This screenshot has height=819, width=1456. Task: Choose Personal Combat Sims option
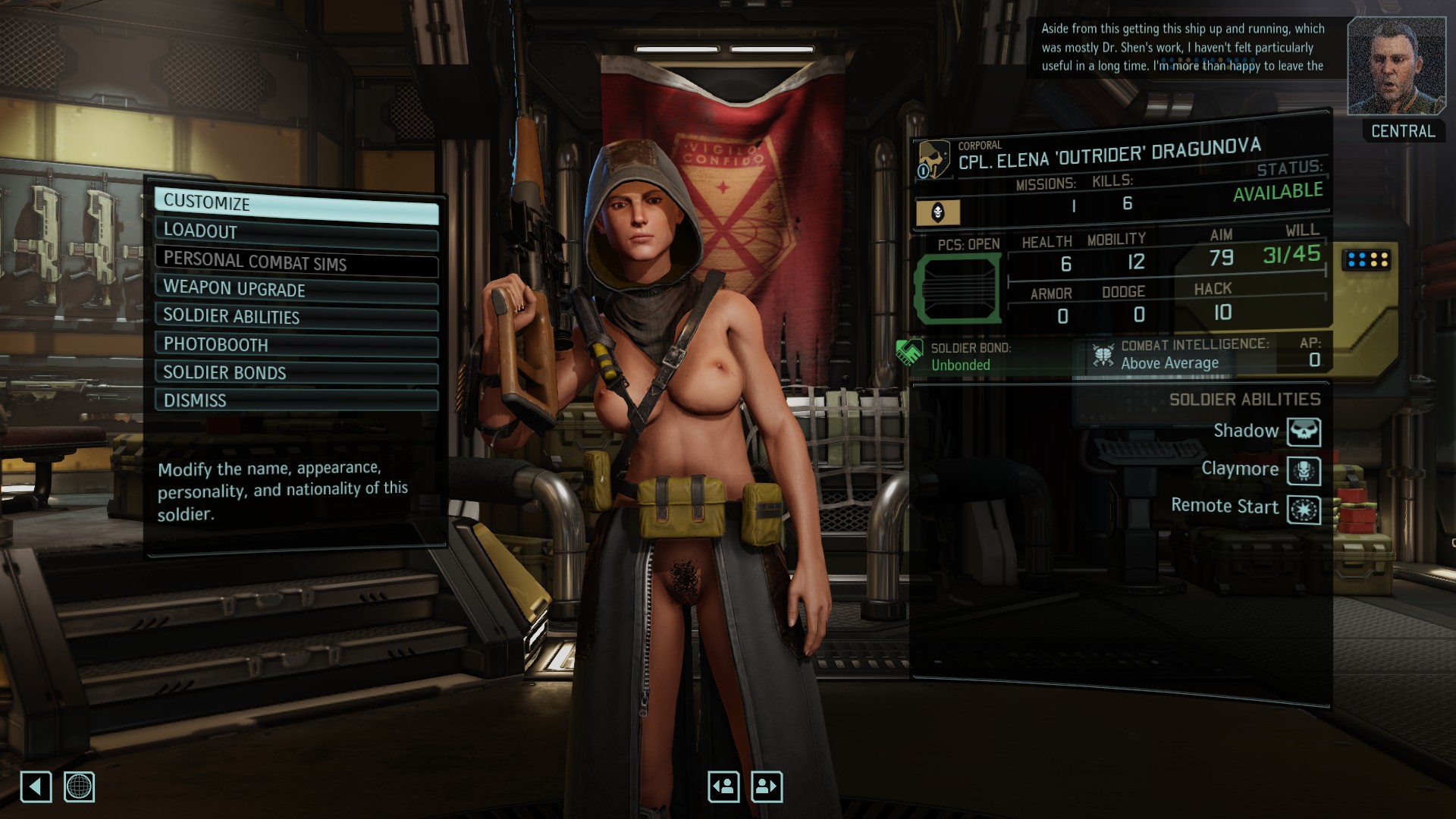[x=296, y=261]
